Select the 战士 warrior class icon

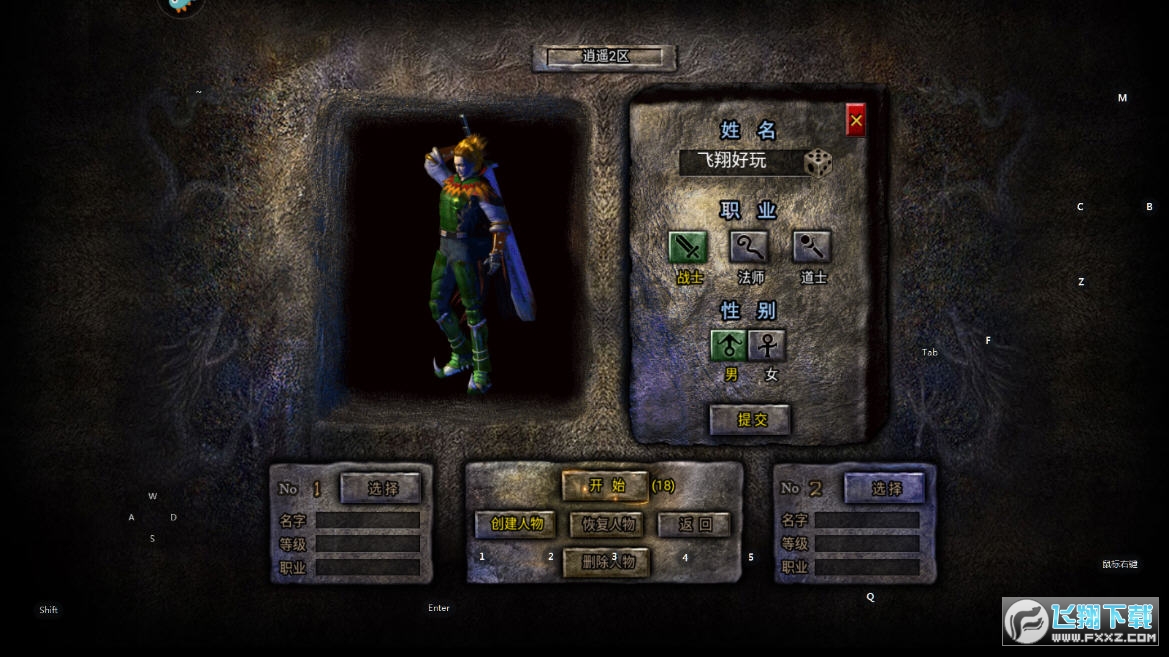(x=688, y=246)
